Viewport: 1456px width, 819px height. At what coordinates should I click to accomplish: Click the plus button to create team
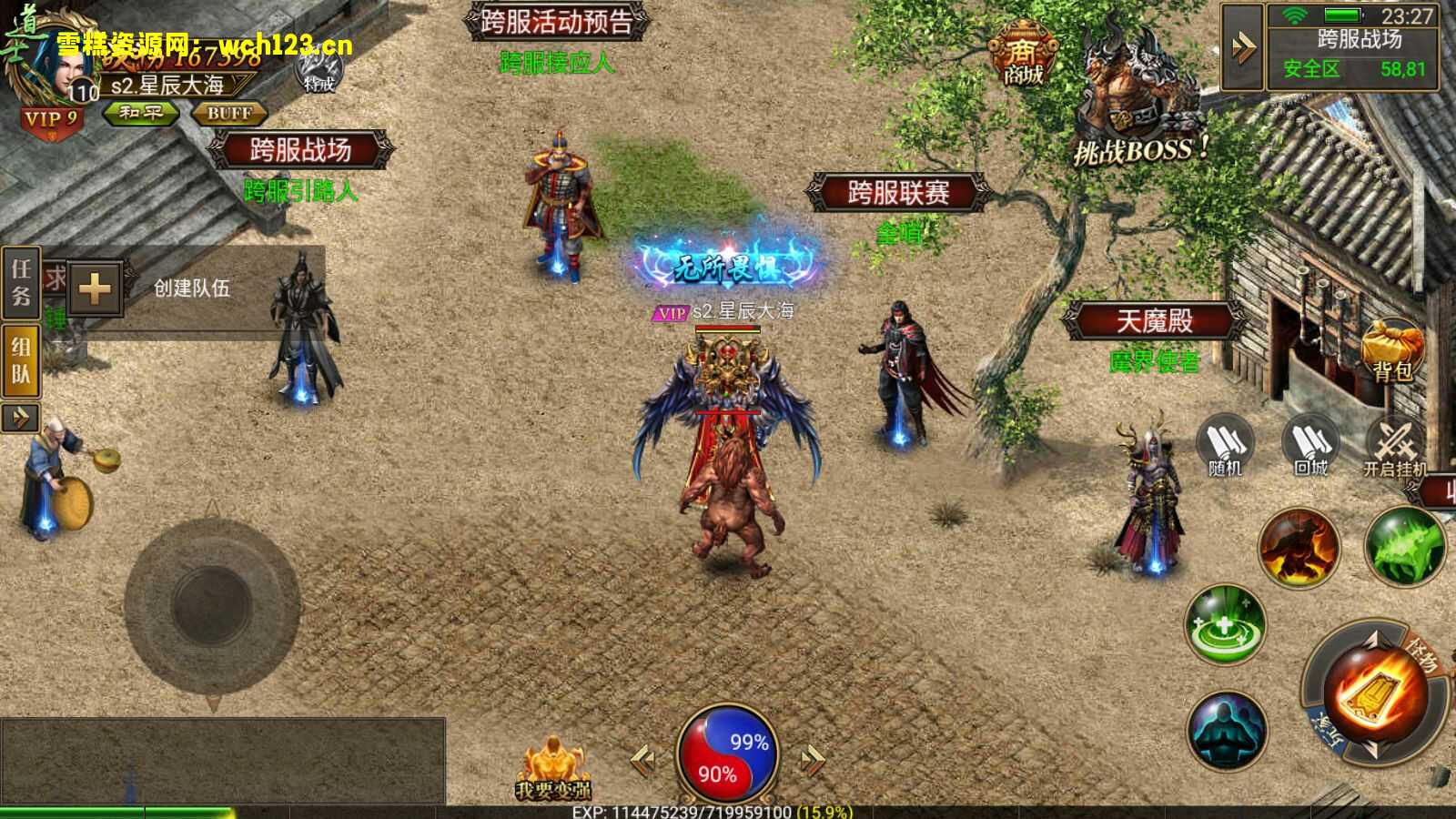point(95,289)
